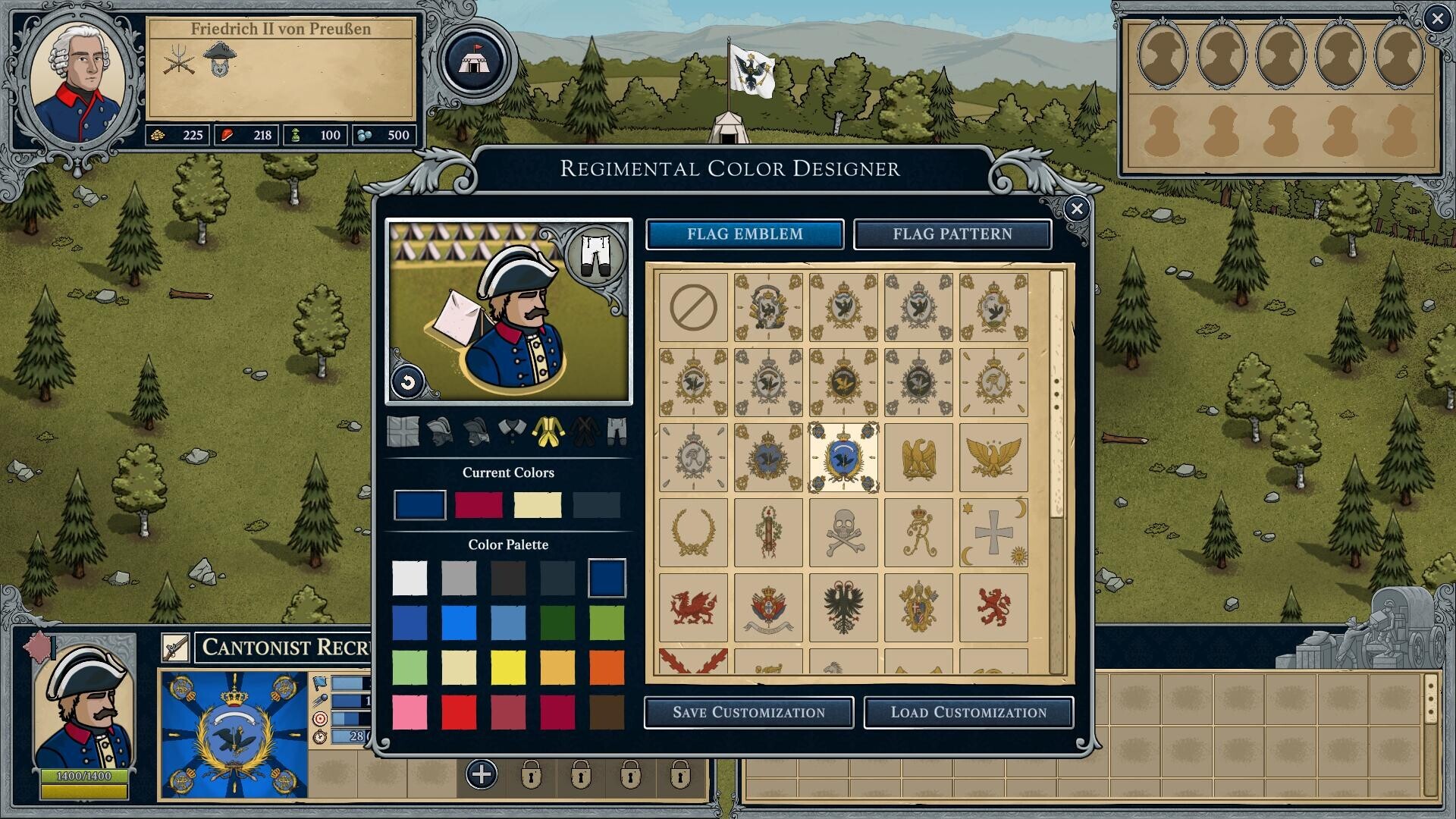
Task: Pick the yellow color swatch from the palette
Action: tap(508, 667)
